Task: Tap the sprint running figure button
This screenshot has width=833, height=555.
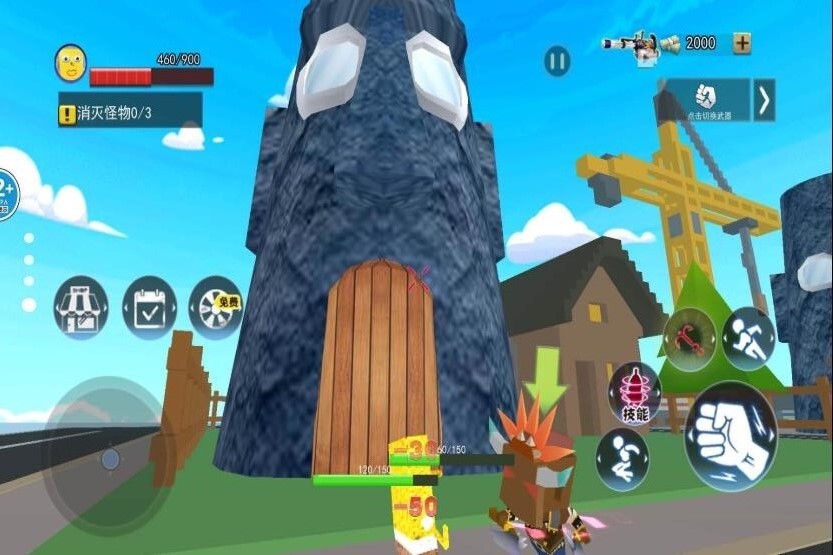Action: tap(749, 338)
